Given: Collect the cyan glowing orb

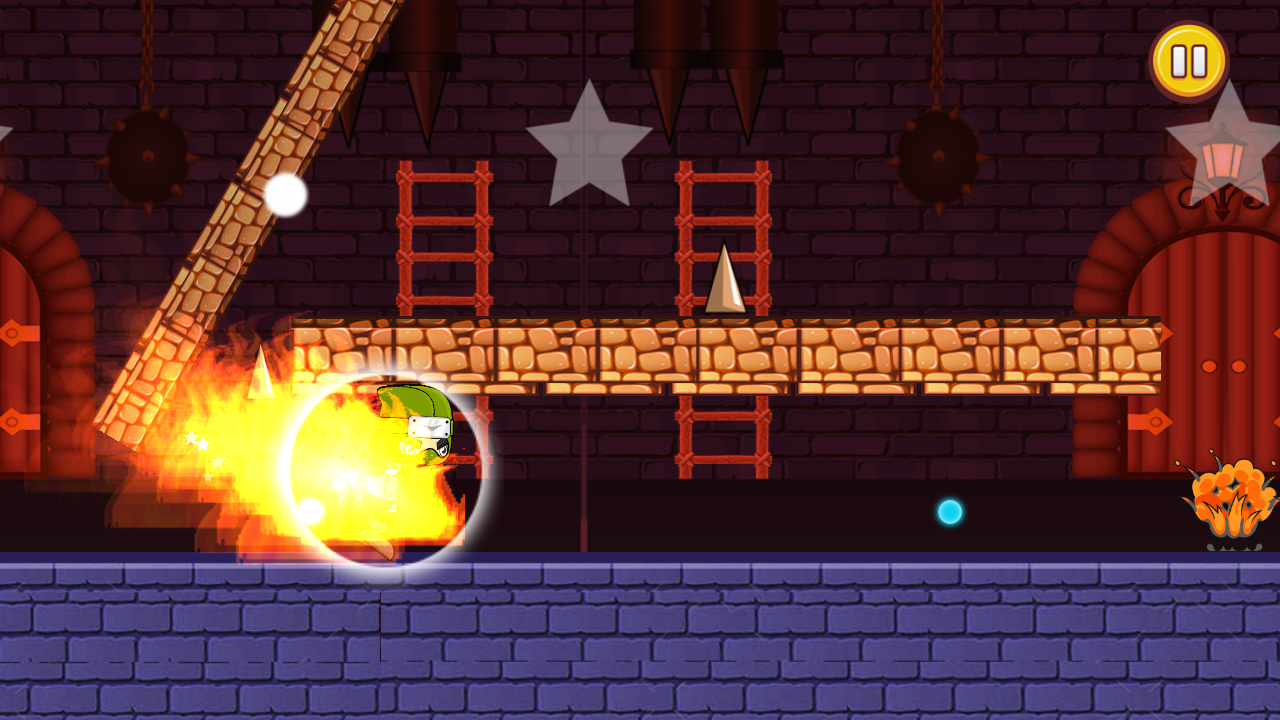Looking at the screenshot, I should point(948,511).
